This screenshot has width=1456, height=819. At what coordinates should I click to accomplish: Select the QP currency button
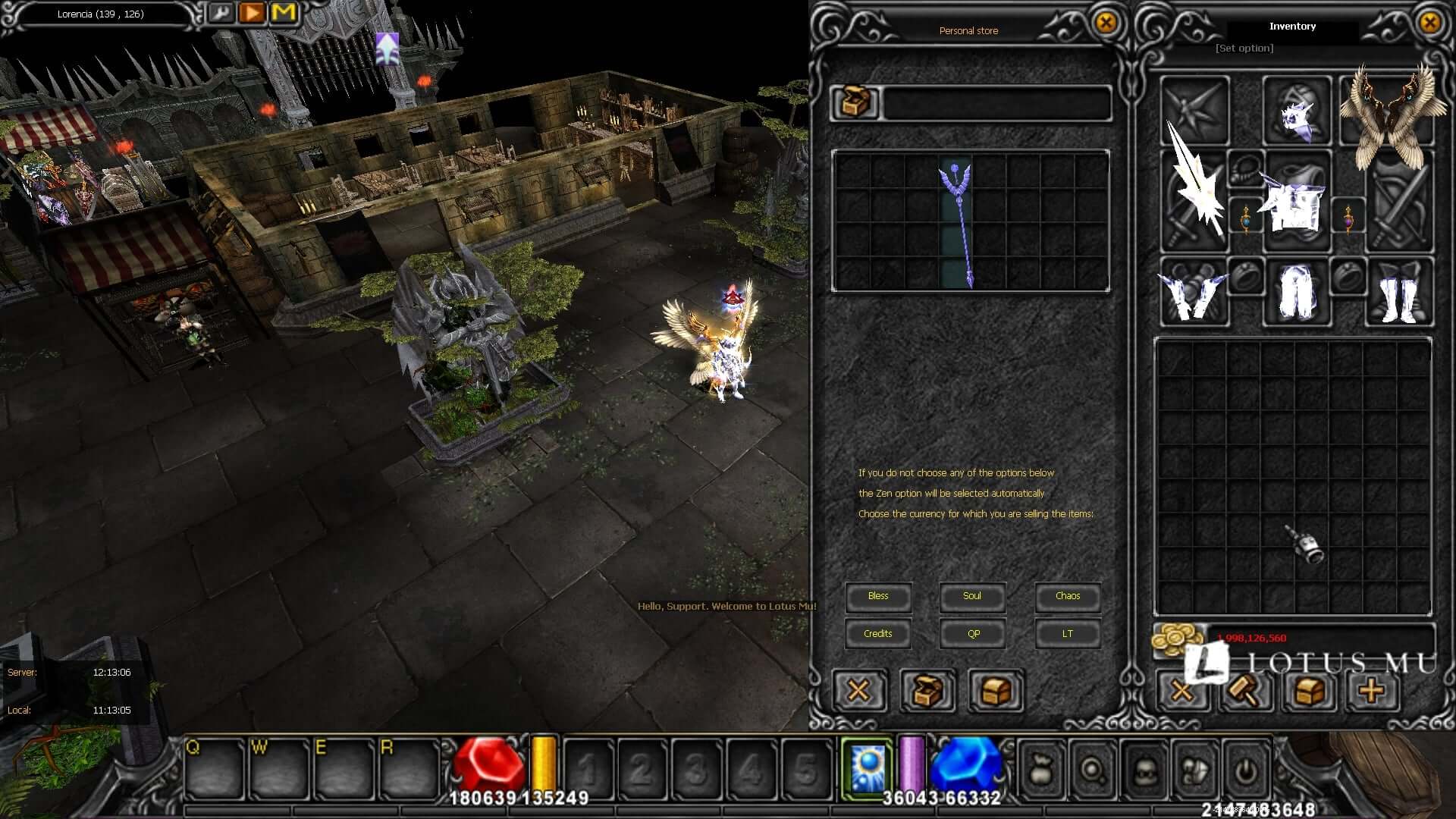click(973, 634)
